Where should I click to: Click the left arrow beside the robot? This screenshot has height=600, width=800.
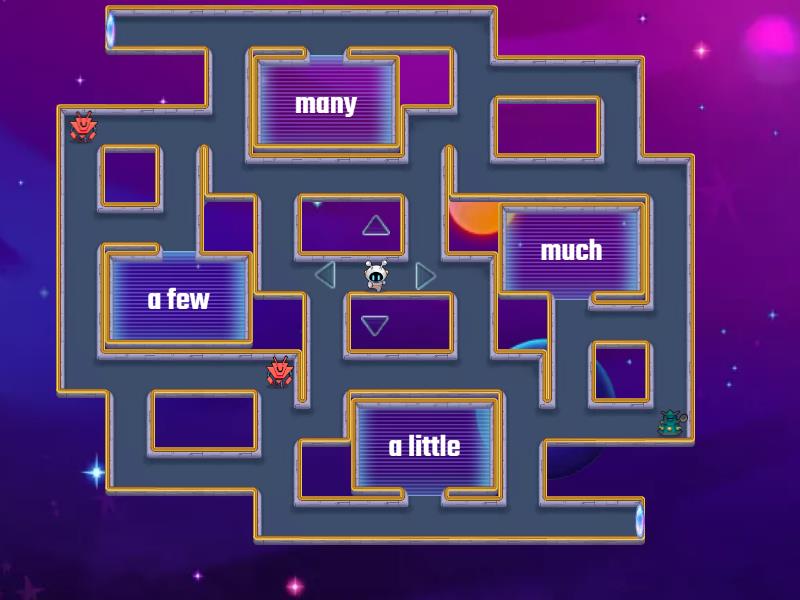[x=324, y=274]
